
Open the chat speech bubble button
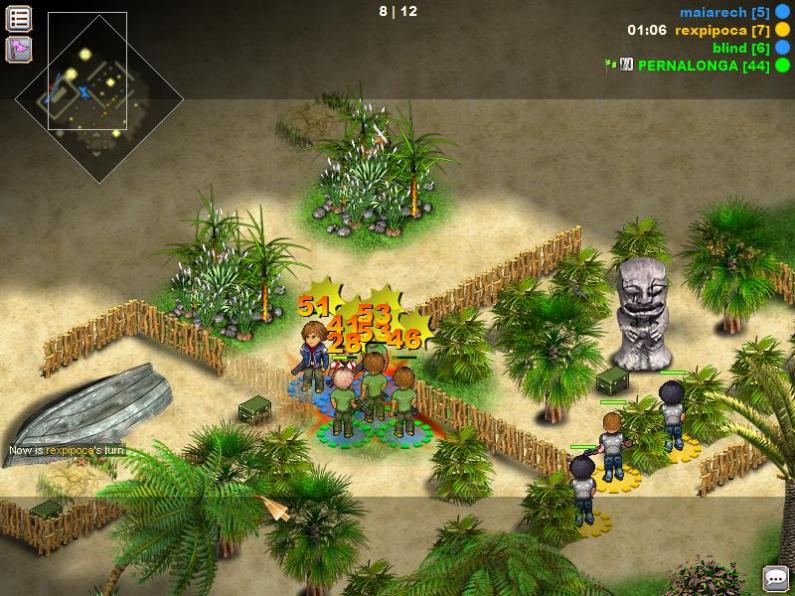click(x=775, y=578)
